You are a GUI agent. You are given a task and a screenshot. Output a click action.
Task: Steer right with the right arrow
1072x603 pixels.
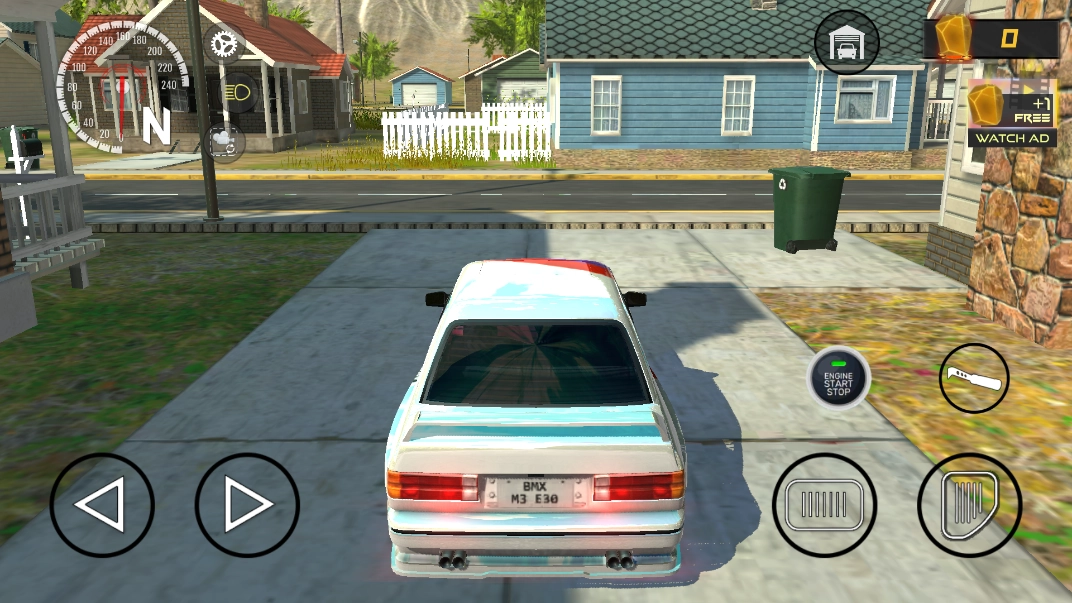[247, 505]
